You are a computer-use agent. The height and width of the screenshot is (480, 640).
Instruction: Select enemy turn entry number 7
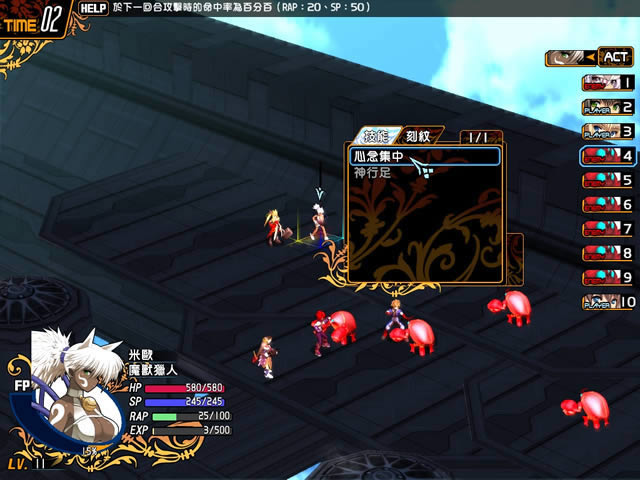click(x=607, y=229)
